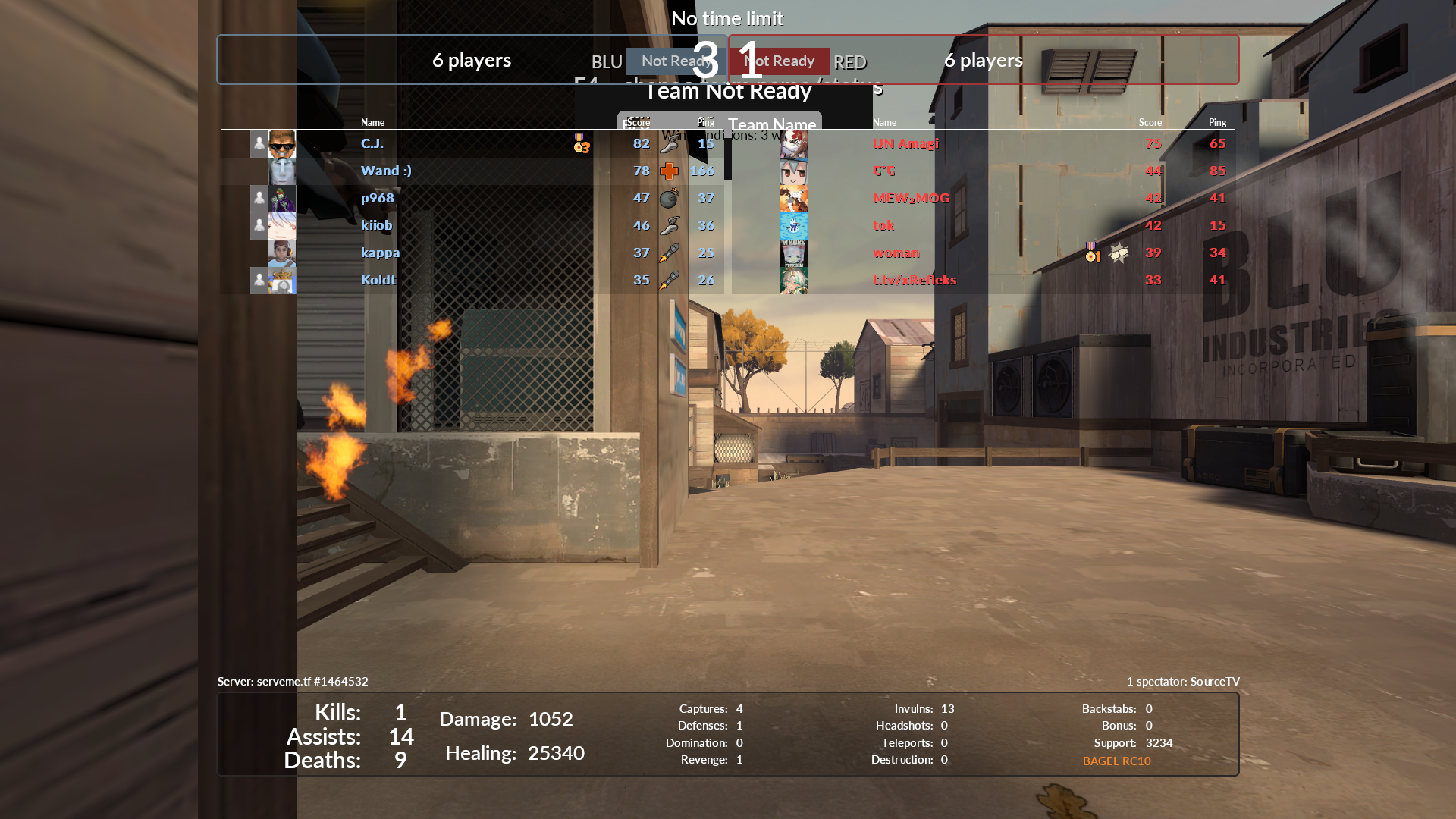Select p968 in the BLU team list
Viewport: 1456px width, 819px height.
[378, 199]
